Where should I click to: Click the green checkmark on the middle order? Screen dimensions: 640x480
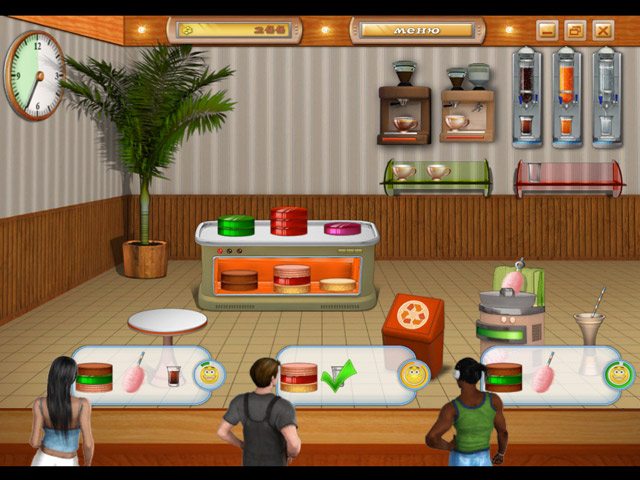pos(340,377)
